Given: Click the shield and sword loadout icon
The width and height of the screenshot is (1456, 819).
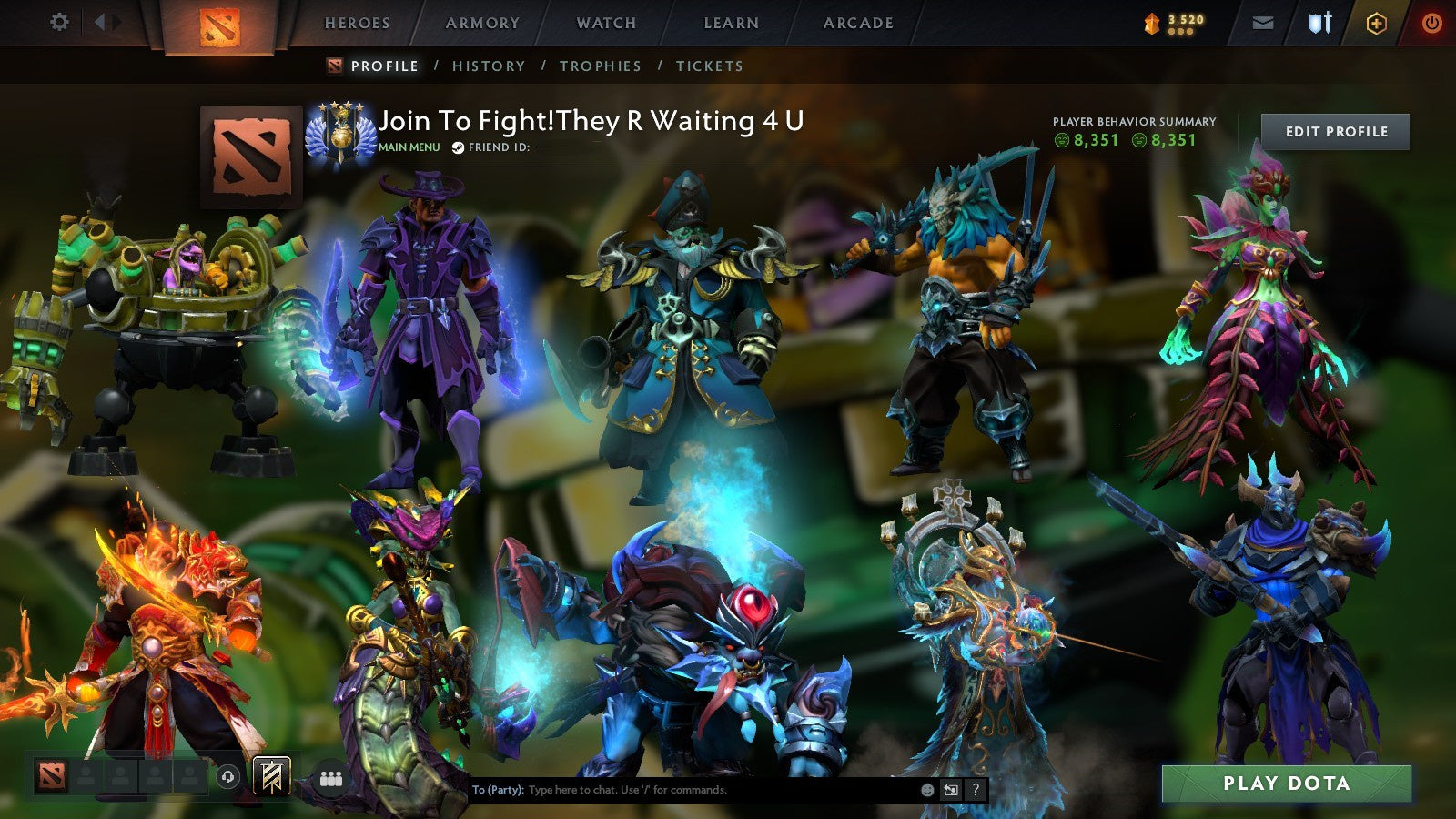Looking at the screenshot, I should tap(1321, 23).
